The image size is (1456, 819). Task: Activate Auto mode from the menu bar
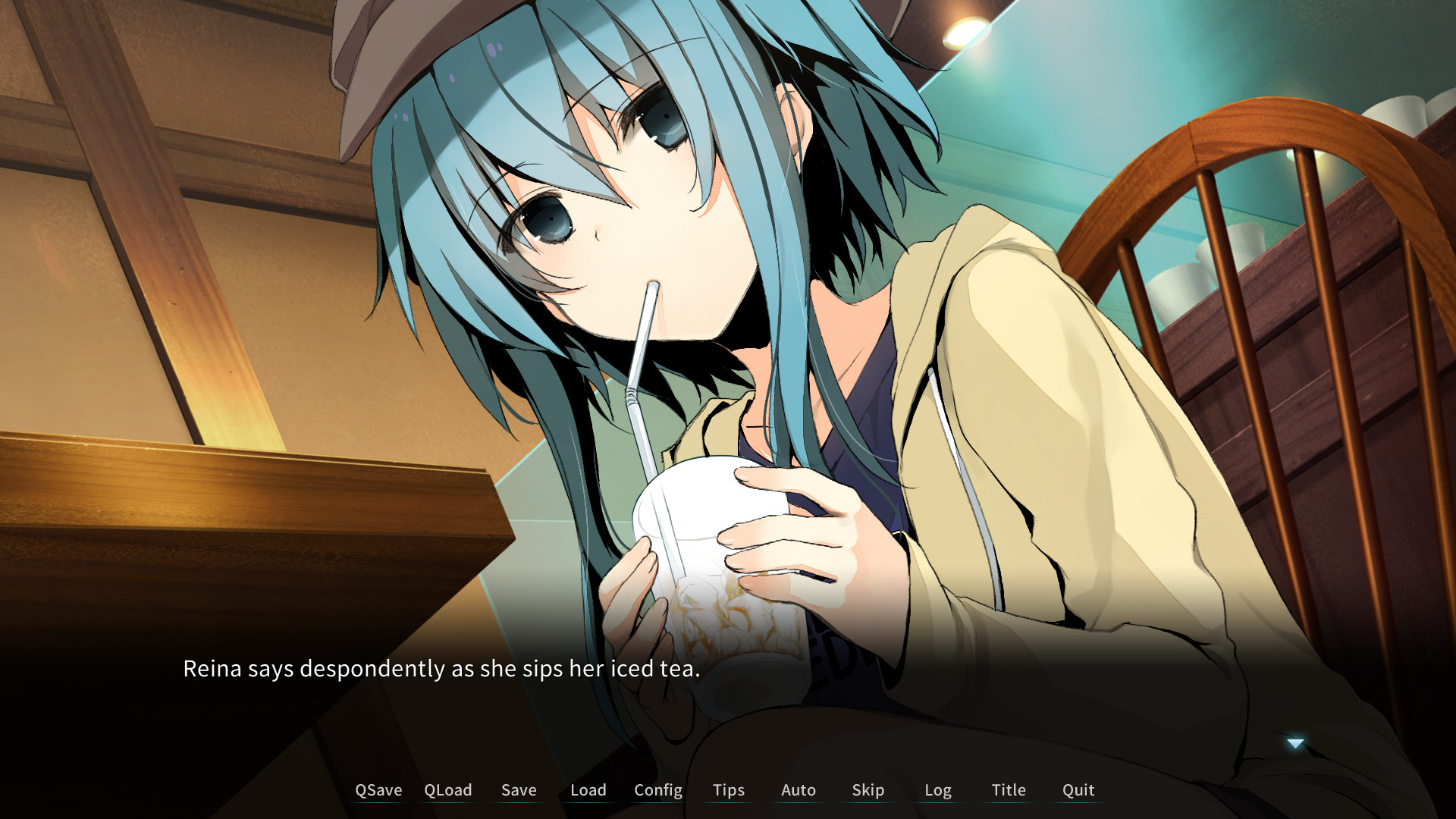(x=799, y=789)
